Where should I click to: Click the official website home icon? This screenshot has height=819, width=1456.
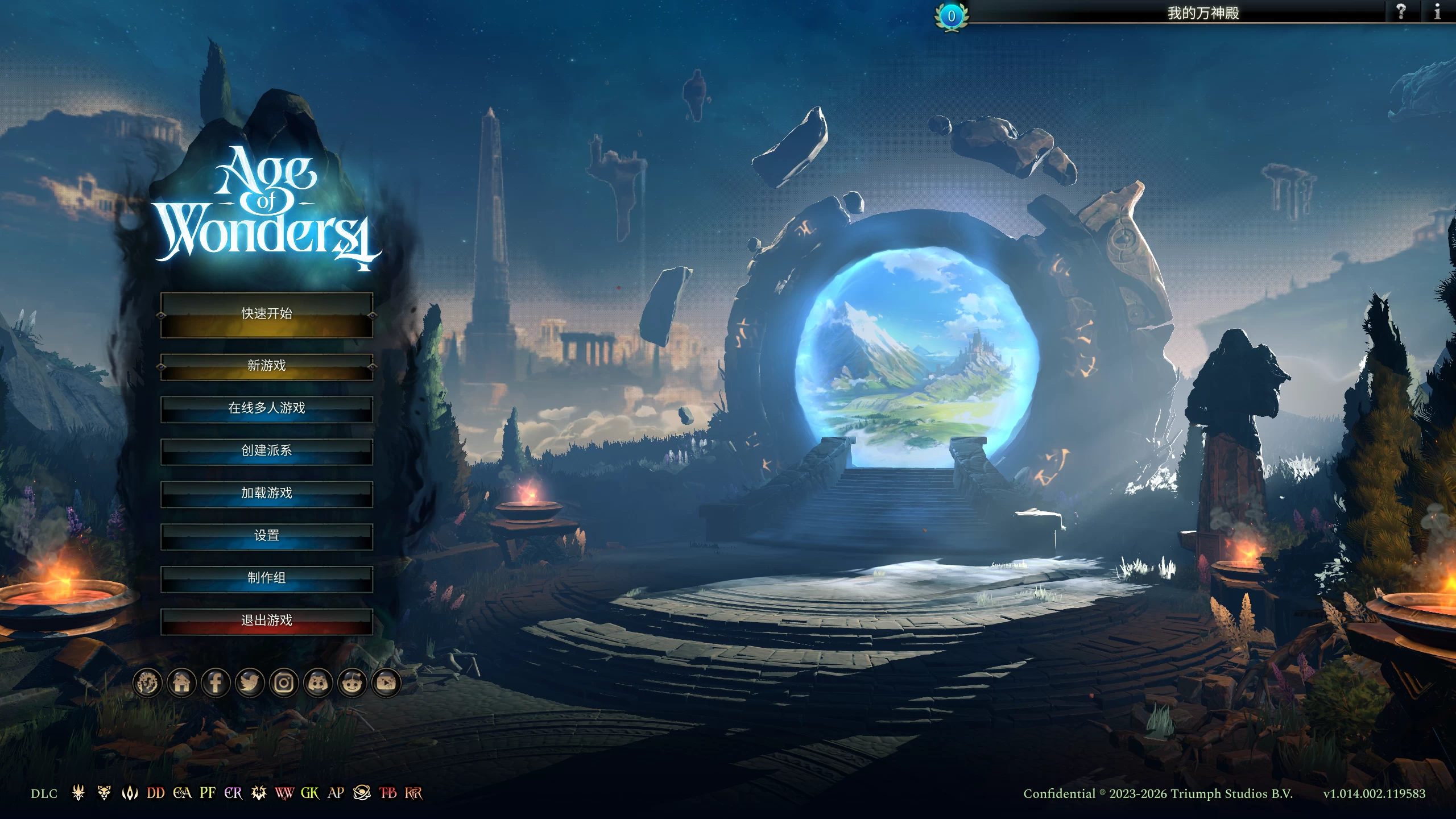(182, 684)
